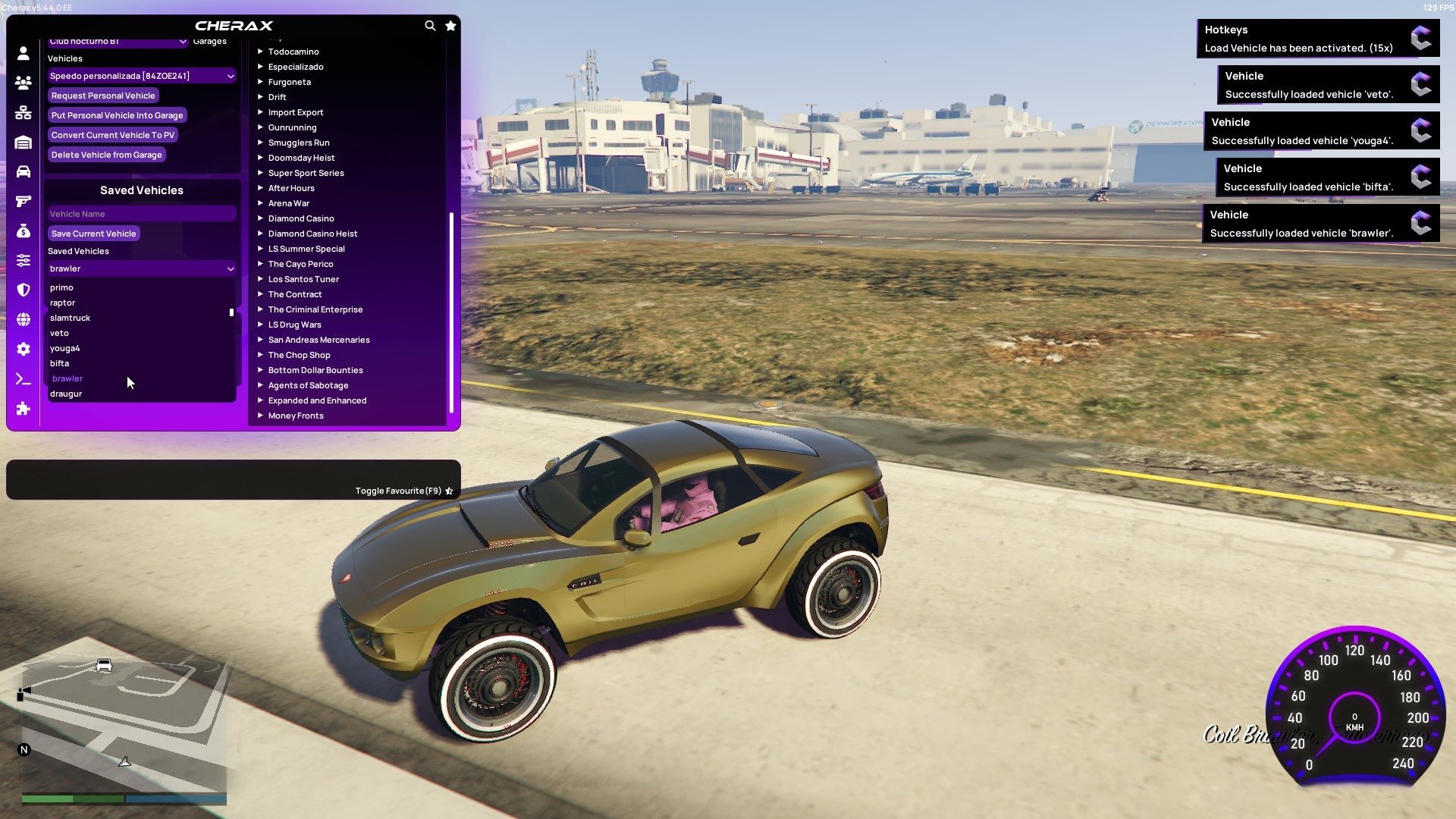Toggle the favourites star in header
Screen dimensions: 1456x819
[x=450, y=24]
